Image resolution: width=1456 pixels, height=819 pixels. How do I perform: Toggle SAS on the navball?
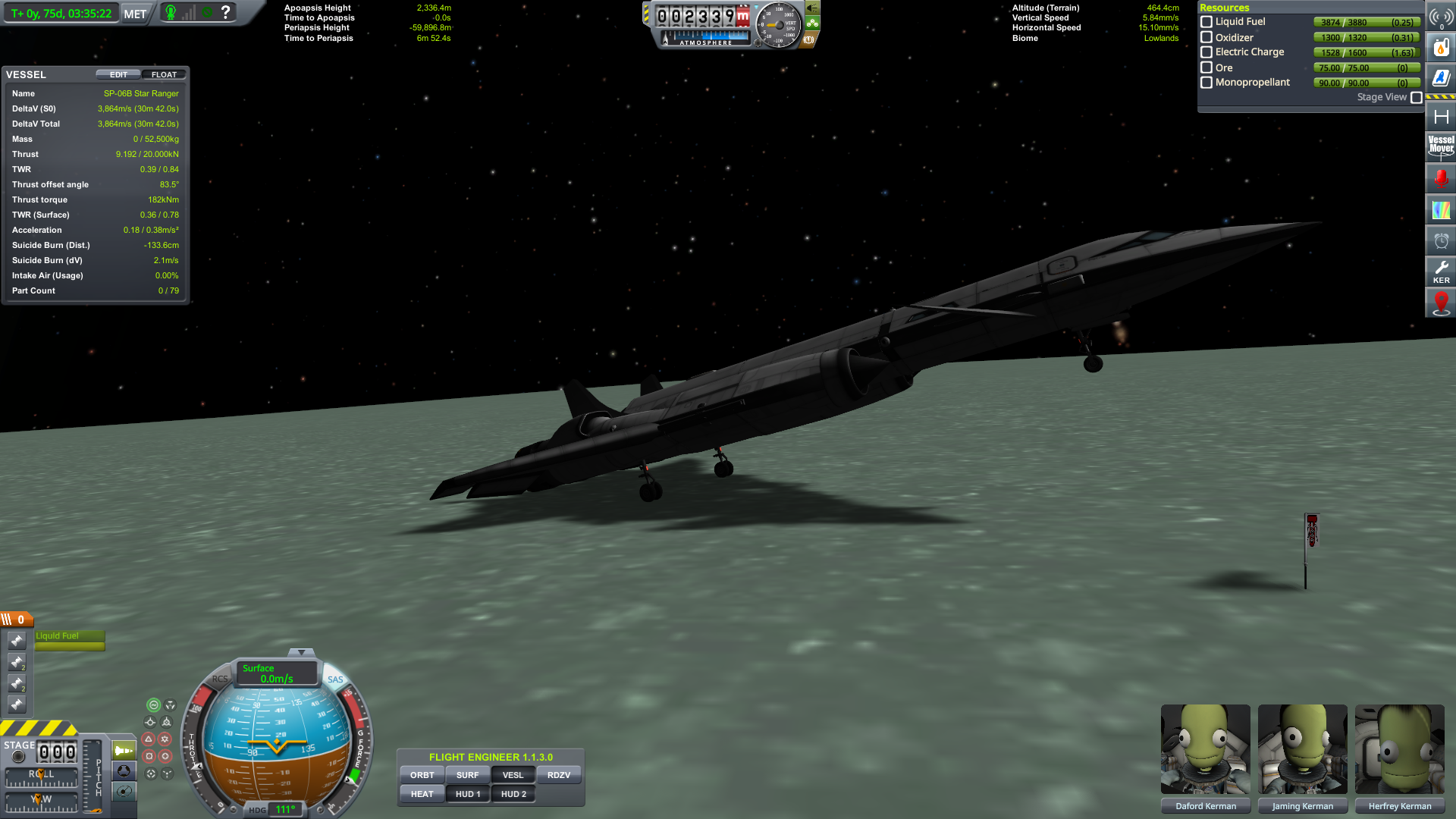(335, 679)
